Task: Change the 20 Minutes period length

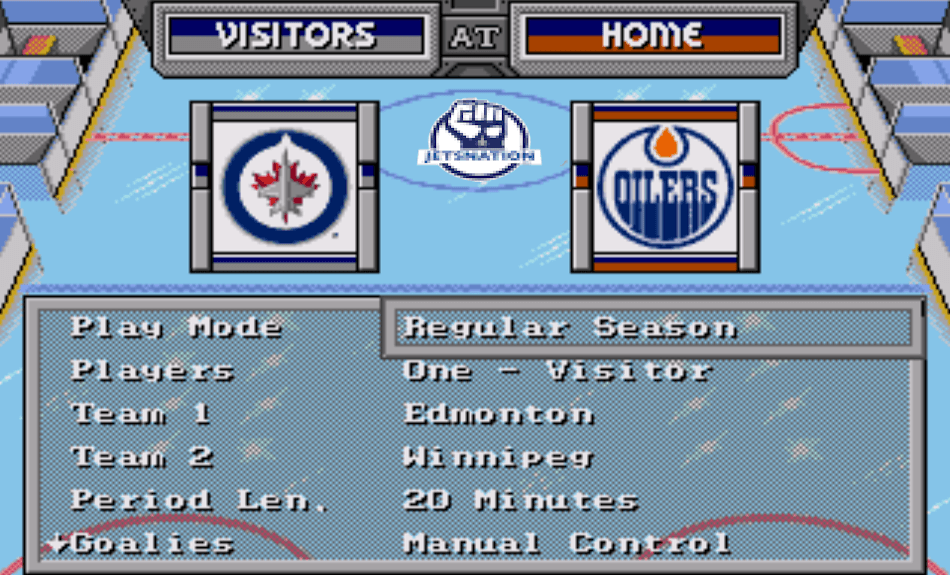Action: [x=520, y=500]
